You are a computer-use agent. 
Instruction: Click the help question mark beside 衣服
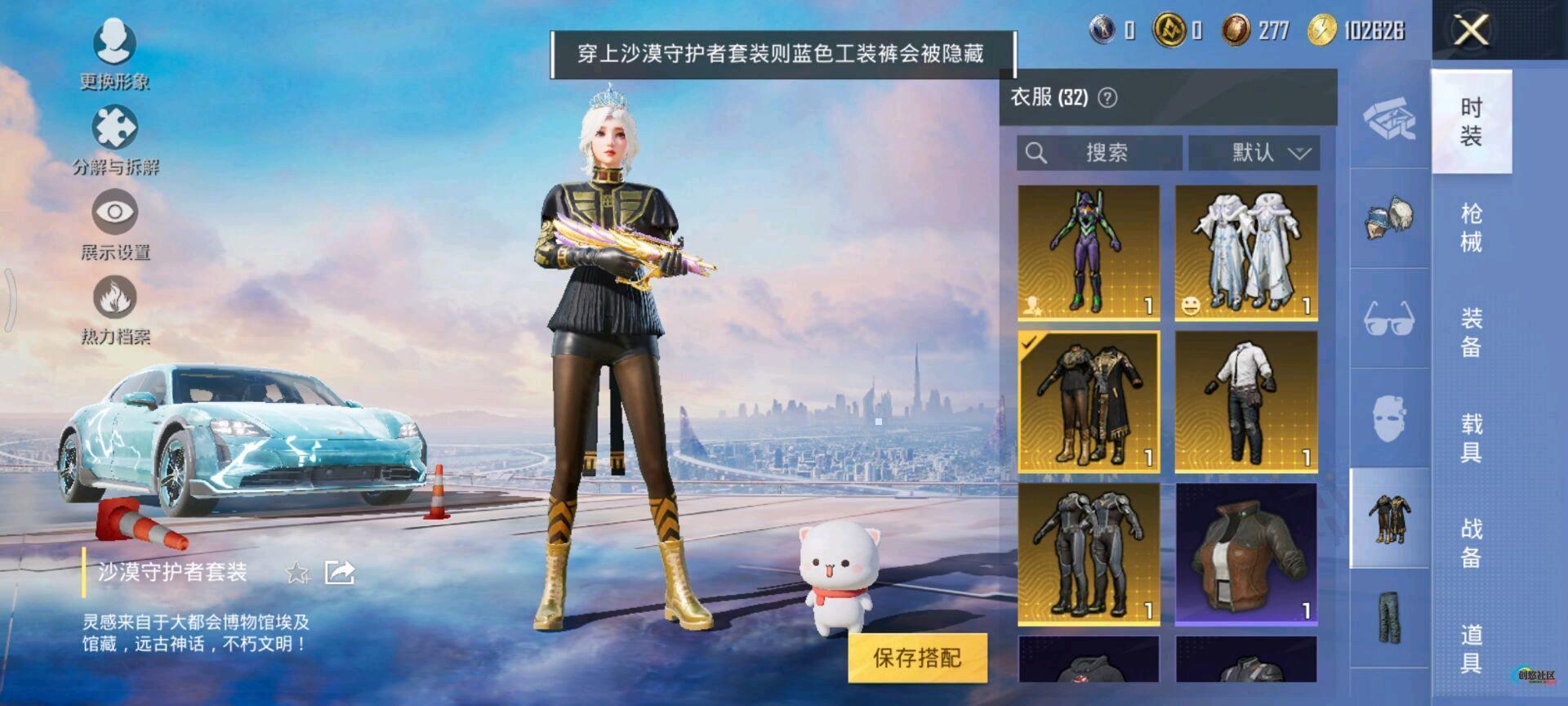coord(1107,98)
